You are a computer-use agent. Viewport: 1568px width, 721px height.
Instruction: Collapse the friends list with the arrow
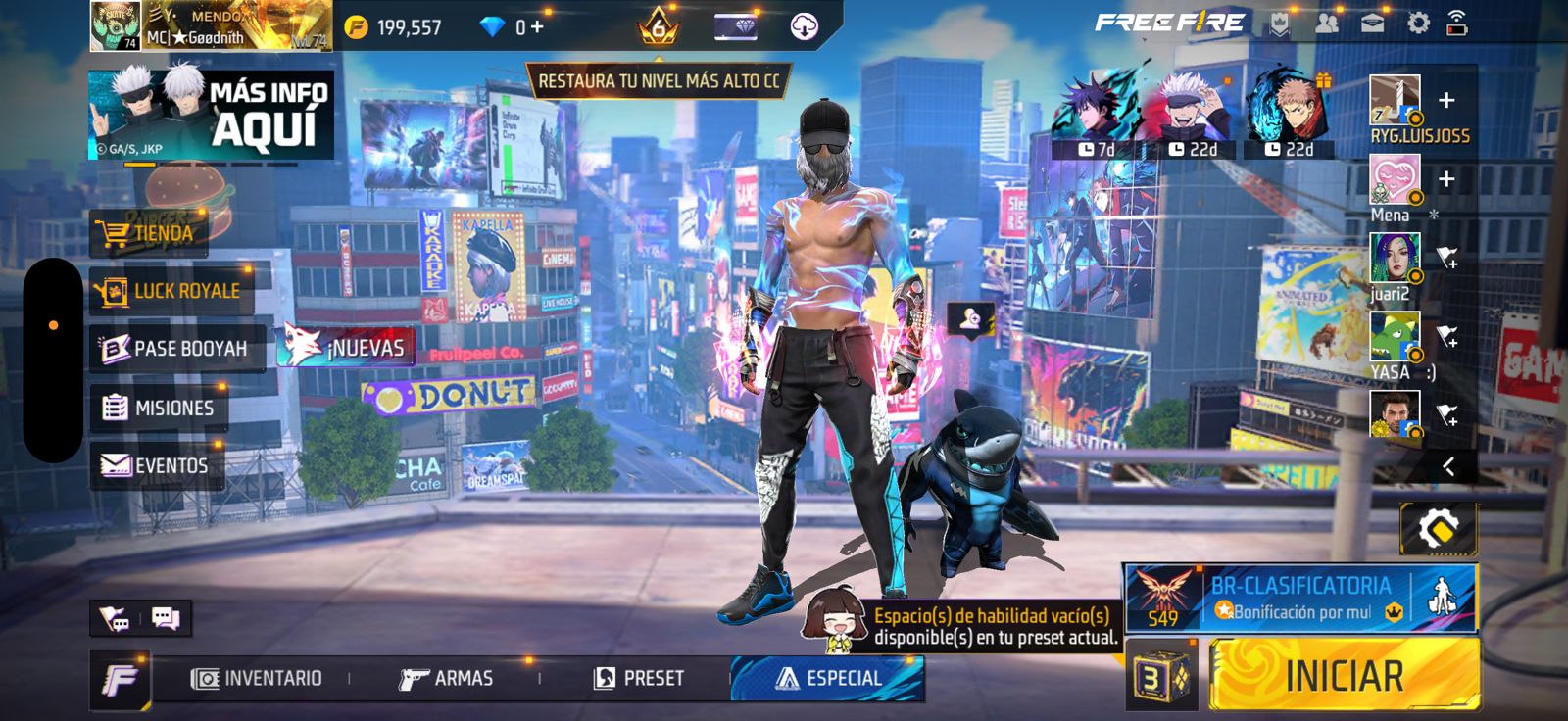[x=1448, y=467]
